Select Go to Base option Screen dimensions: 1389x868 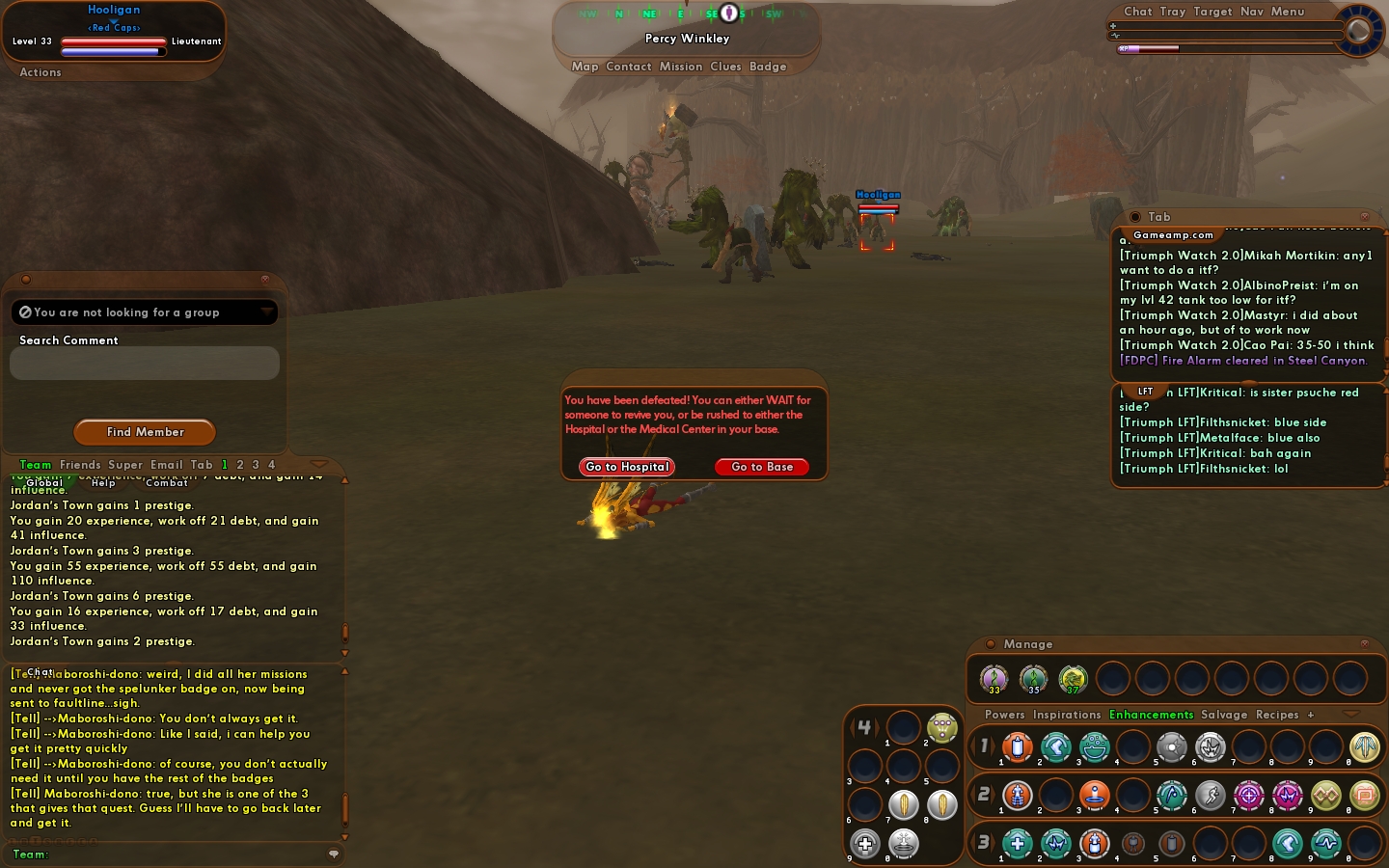pyautogui.click(x=762, y=467)
